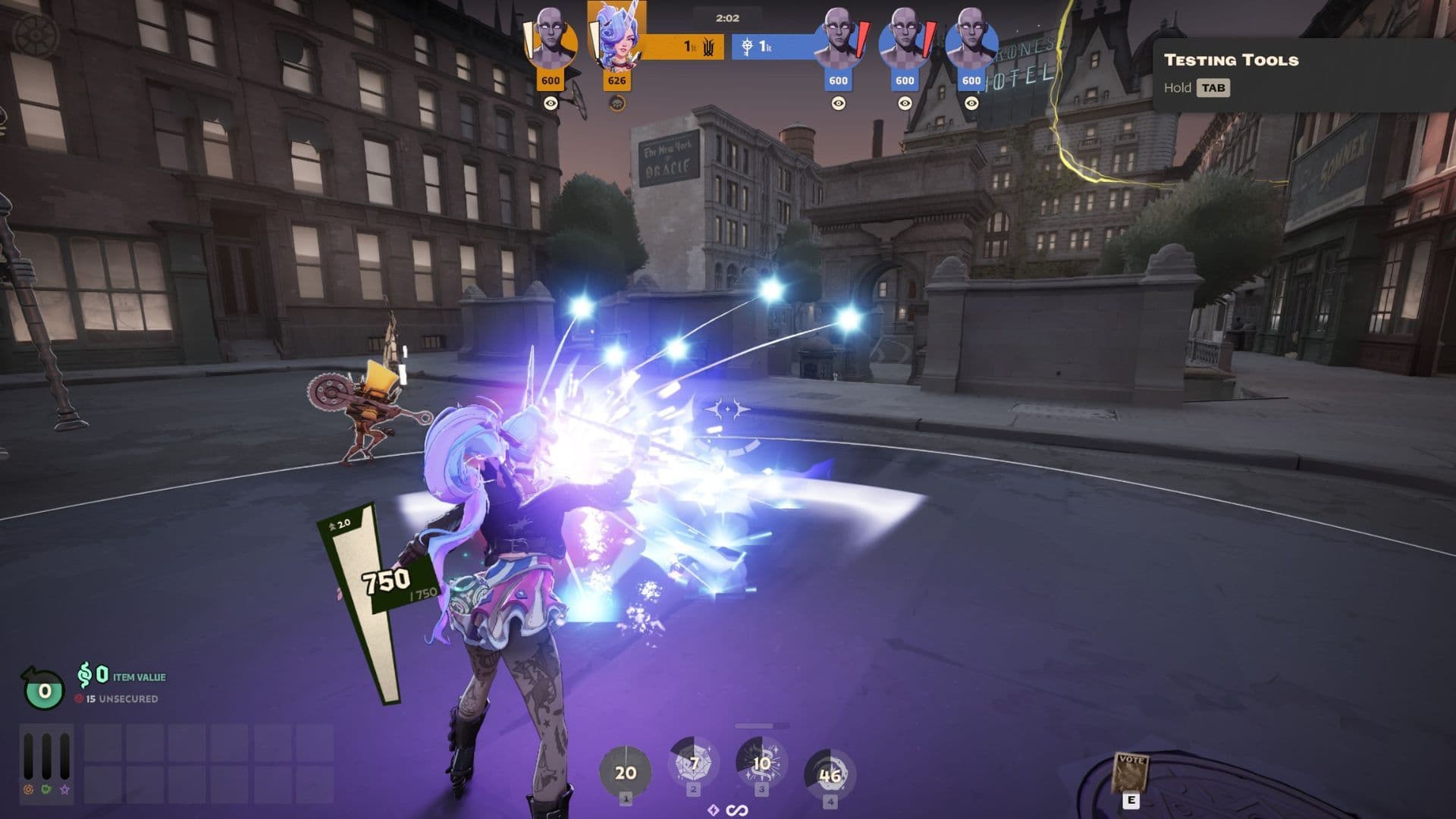
Task: Toggle spectate eye under the first ally portrait
Action: point(550,102)
